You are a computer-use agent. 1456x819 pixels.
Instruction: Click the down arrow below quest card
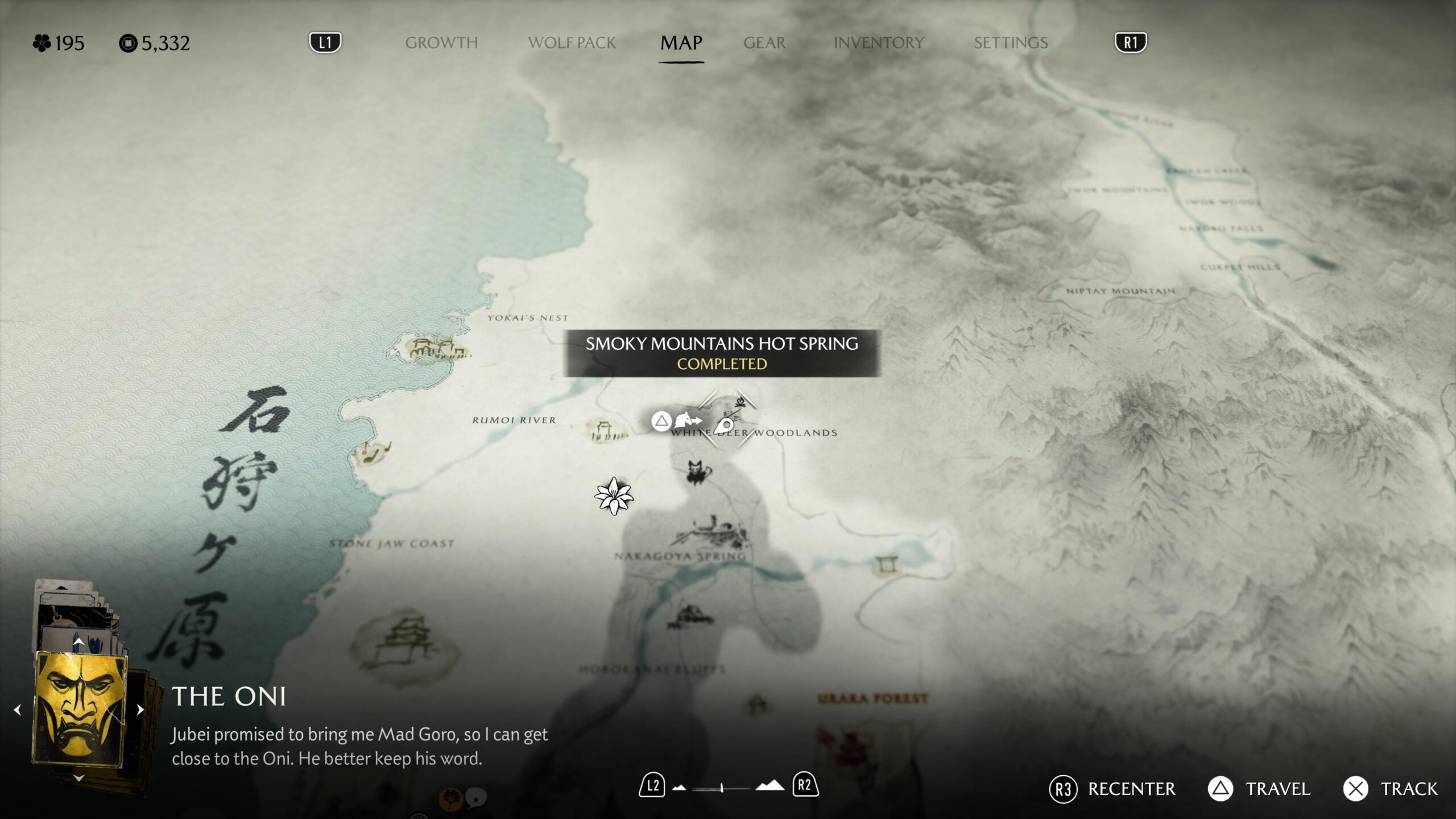pos(78,777)
